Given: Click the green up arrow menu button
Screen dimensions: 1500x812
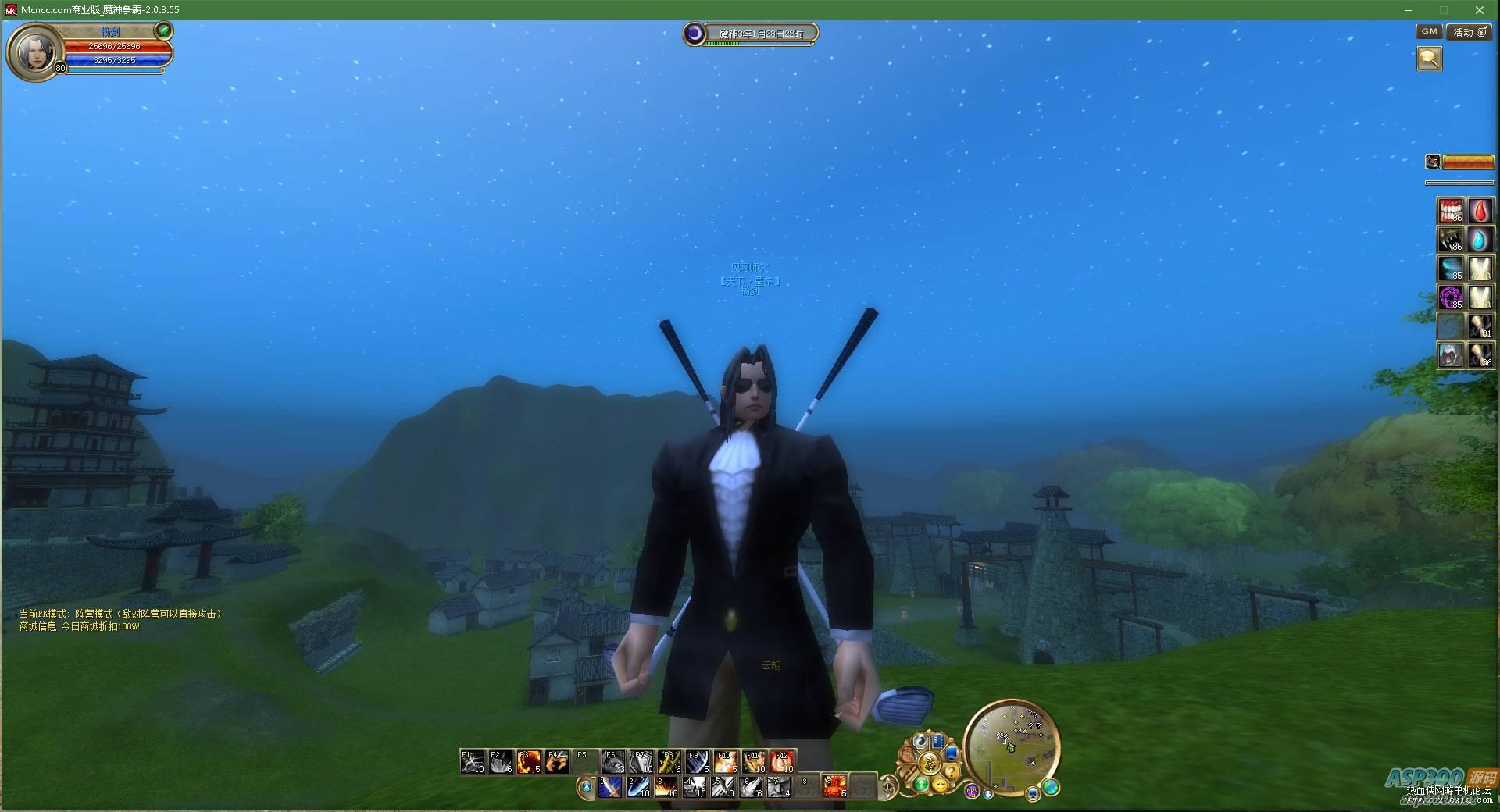Looking at the screenshot, I should pos(922,783).
